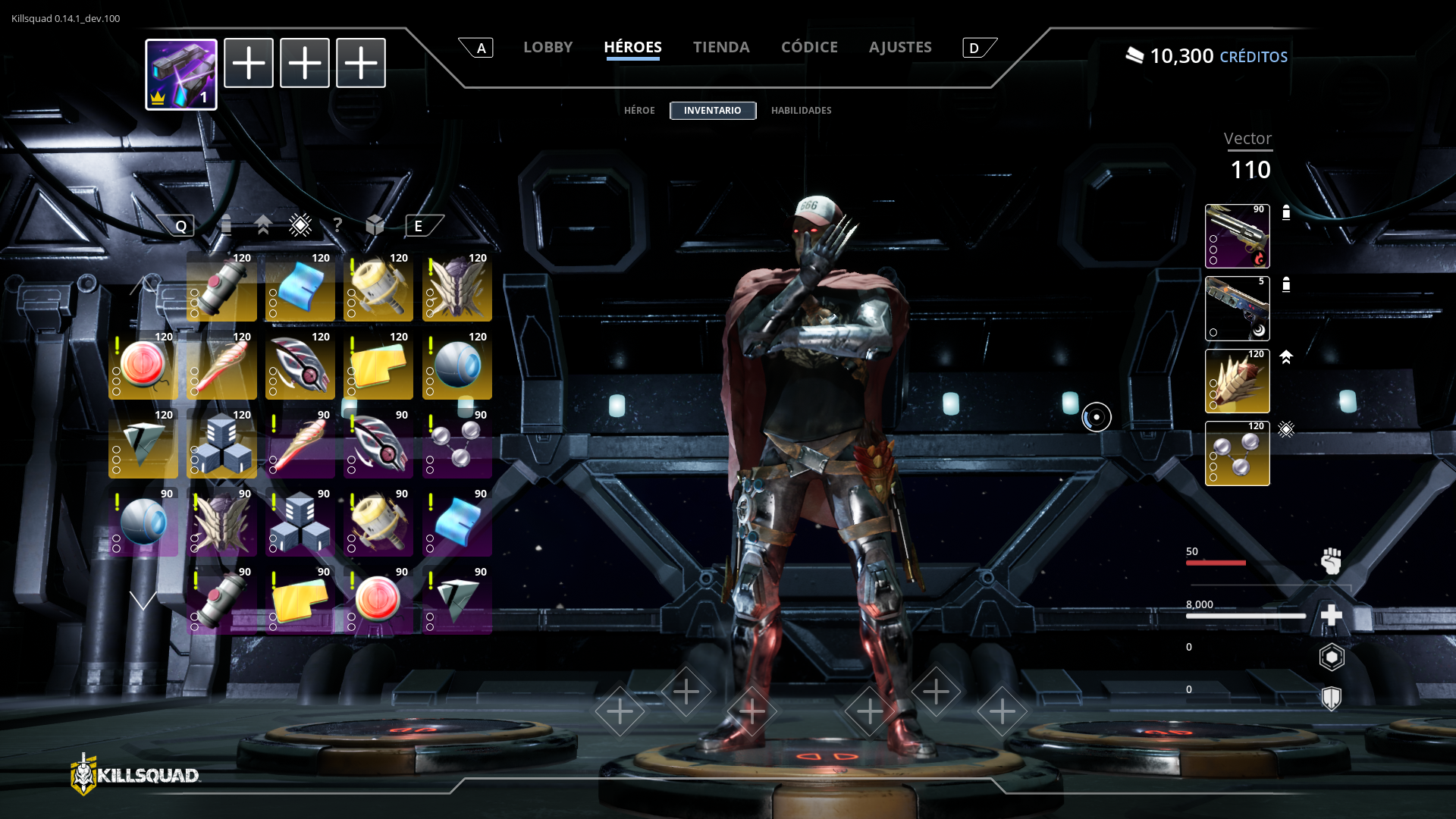This screenshot has height=819, width=1456.
Task: Switch to the Habilidades sub-tab
Action: [x=801, y=111]
